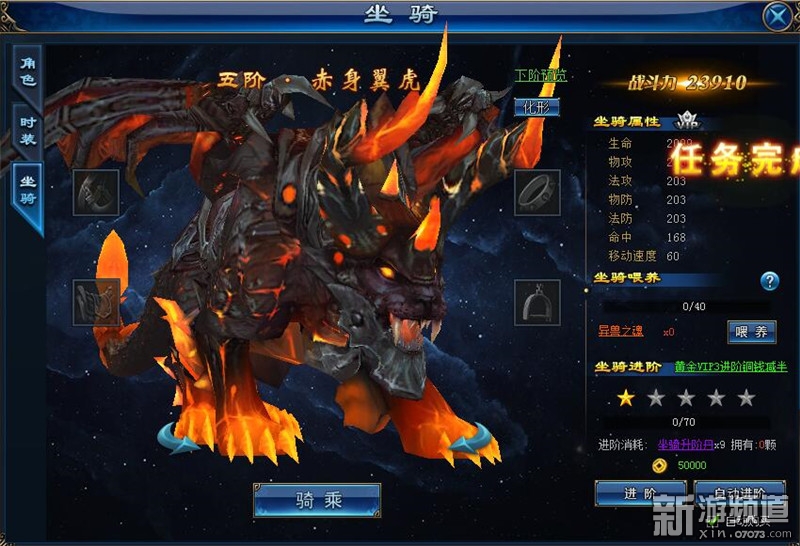Image resolution: width=800 pixels, height=546 pixels.
Task: Click the 坐骑升阶丹 item link
Action: [x=688, y=445]
